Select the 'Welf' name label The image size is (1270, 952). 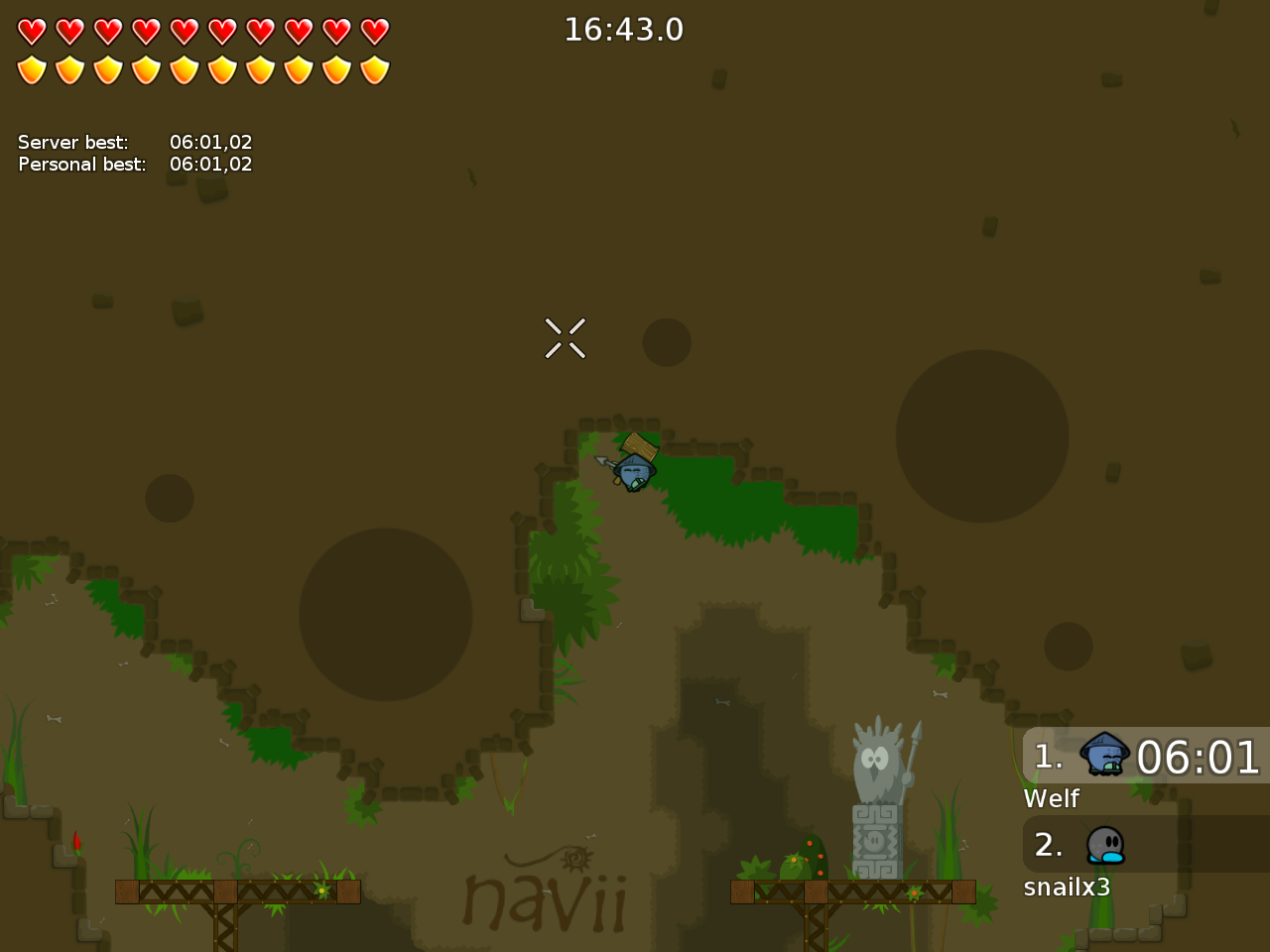(1051, 798)
